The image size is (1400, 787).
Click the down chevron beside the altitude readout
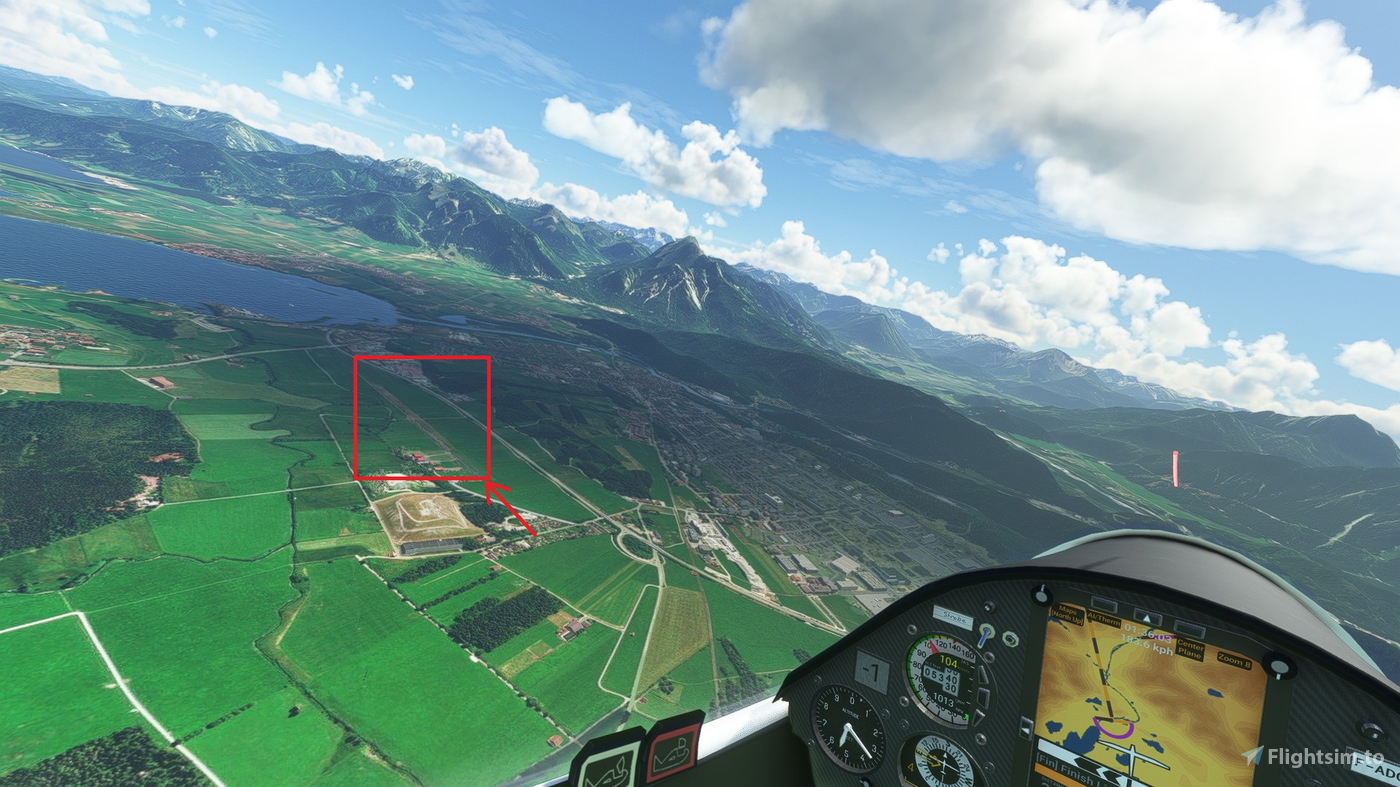point(978,717)
